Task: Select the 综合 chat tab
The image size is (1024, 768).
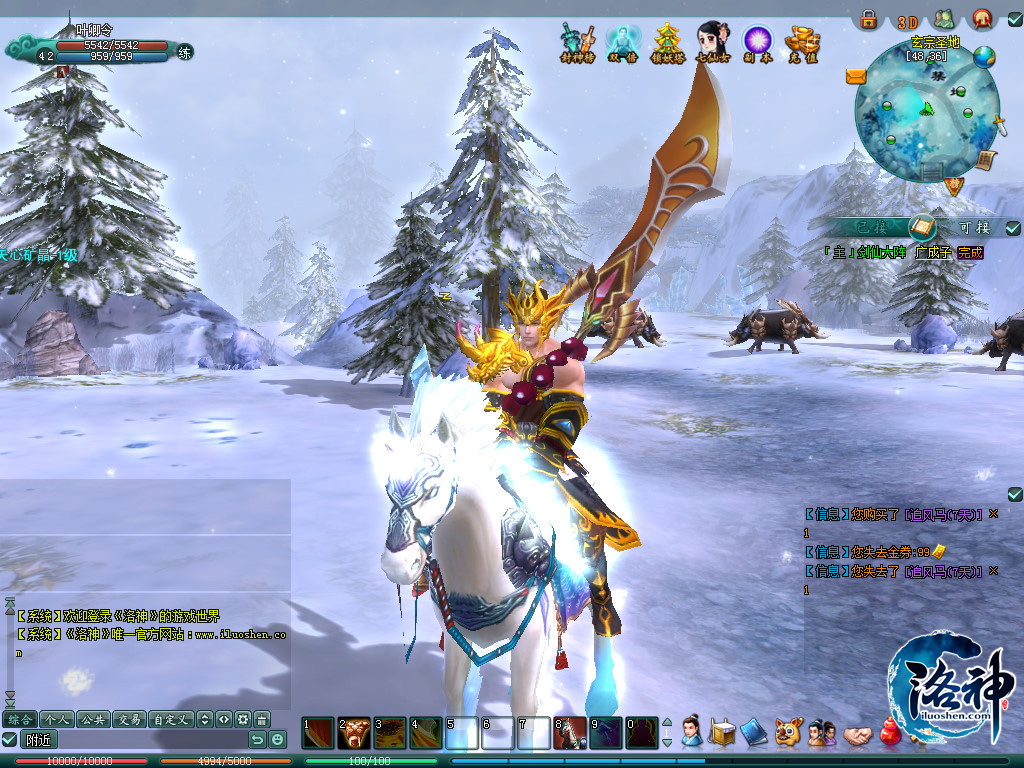Action: [20, 719]
